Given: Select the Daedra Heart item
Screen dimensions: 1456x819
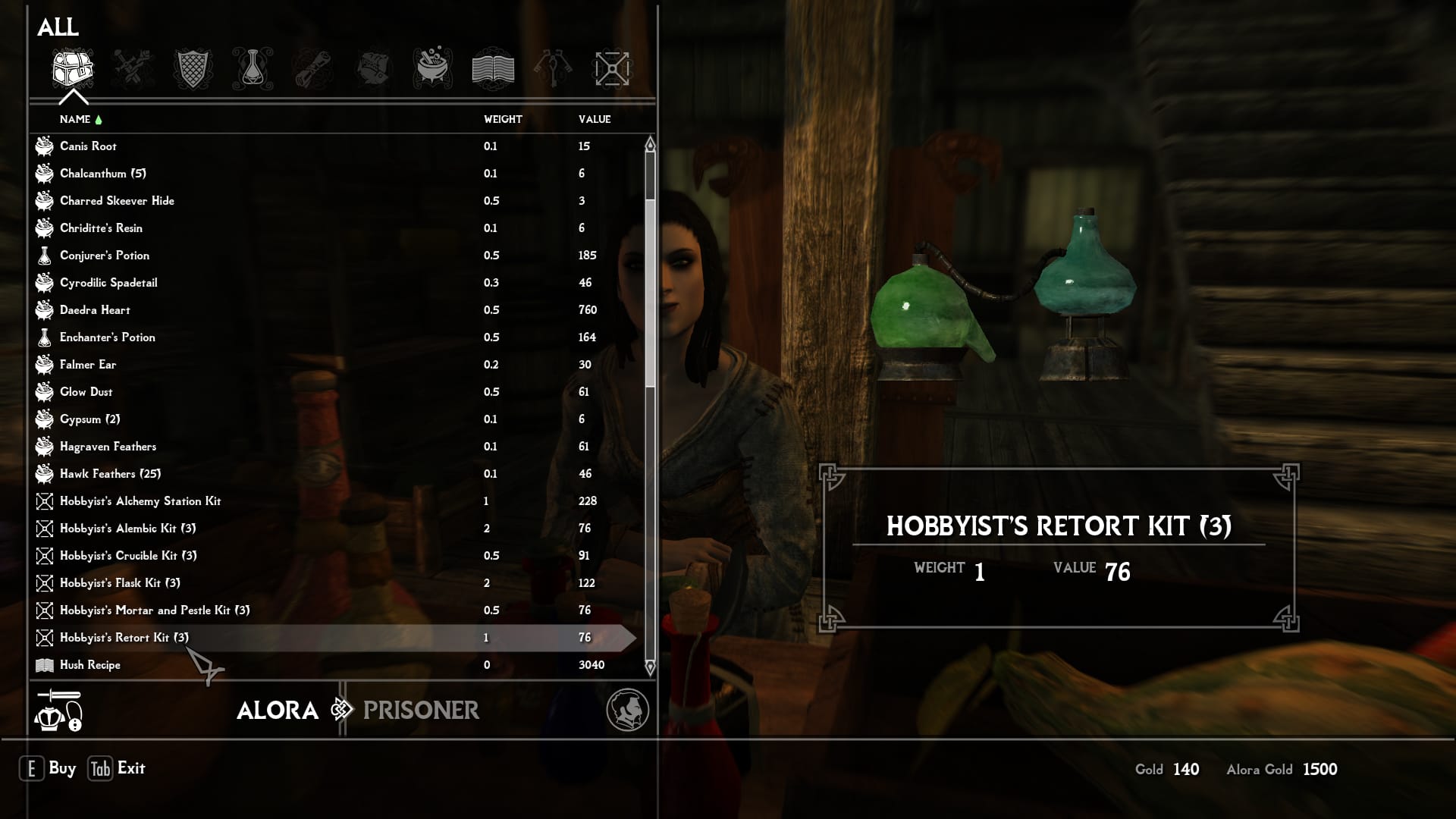Looking at the screenshot, I should 95,310.
